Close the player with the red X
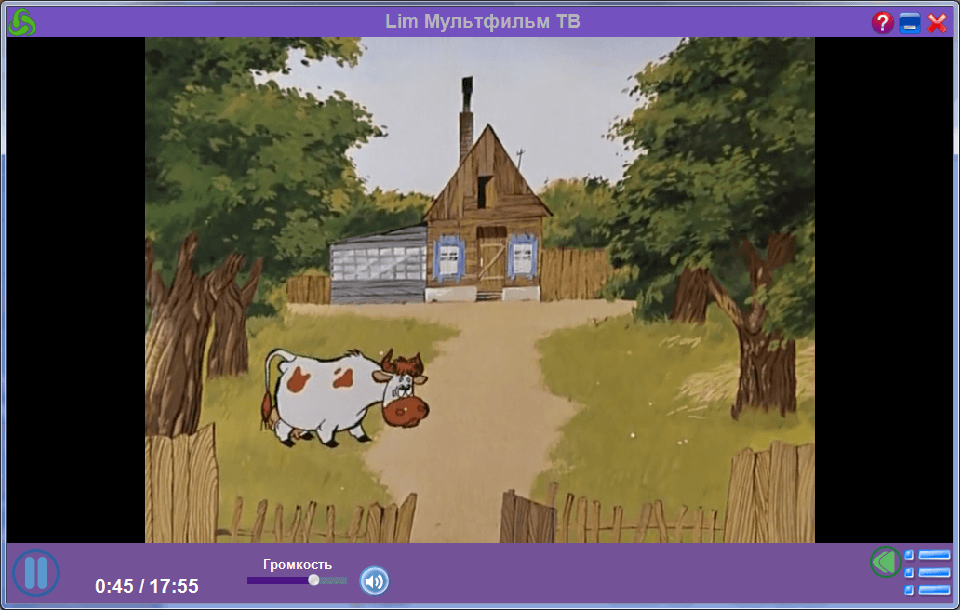The image size is (960, 610). pyautogui.click(x=937, y=23)
